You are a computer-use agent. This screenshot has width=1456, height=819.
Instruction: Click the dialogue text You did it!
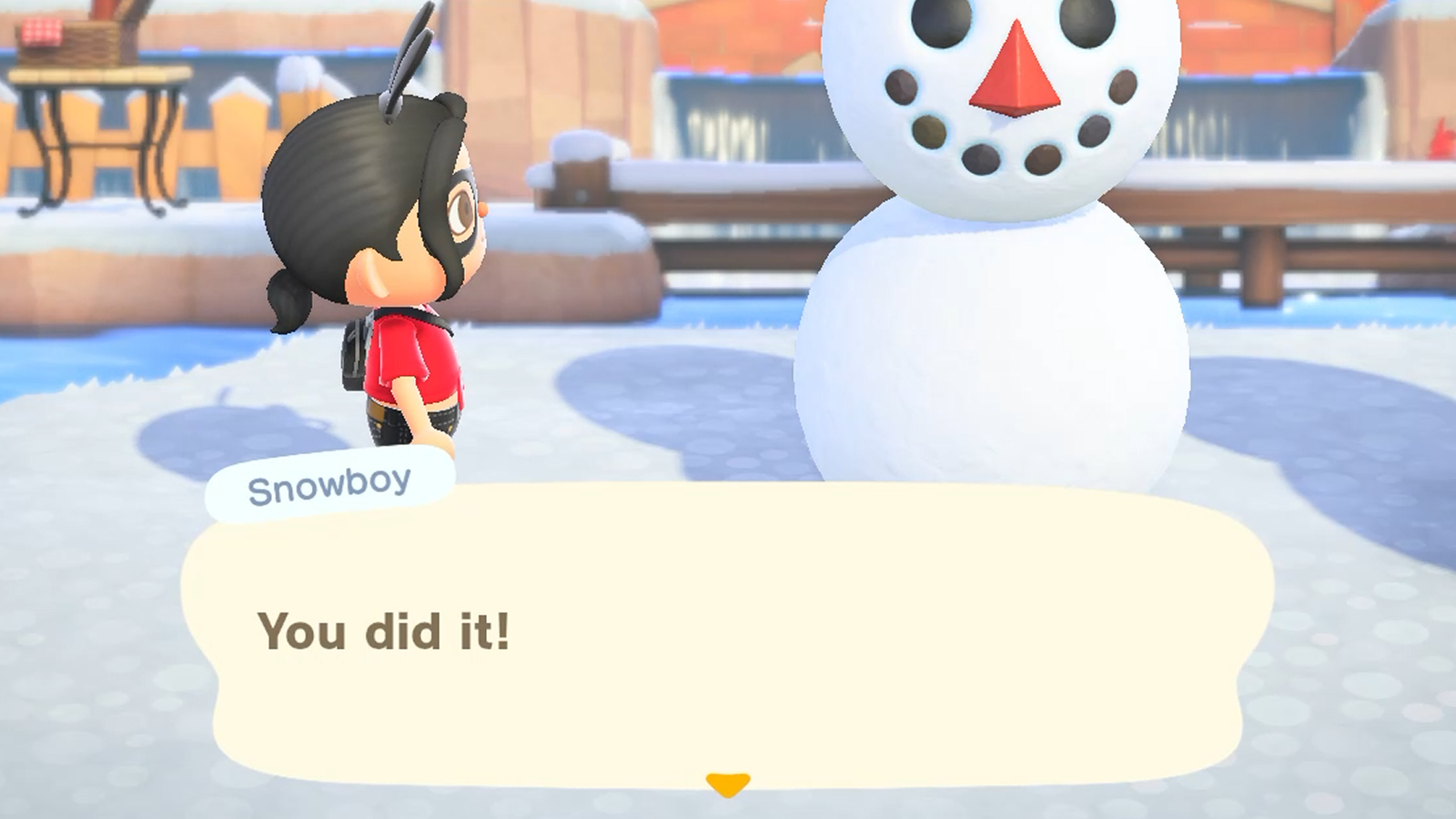(386, 630)
